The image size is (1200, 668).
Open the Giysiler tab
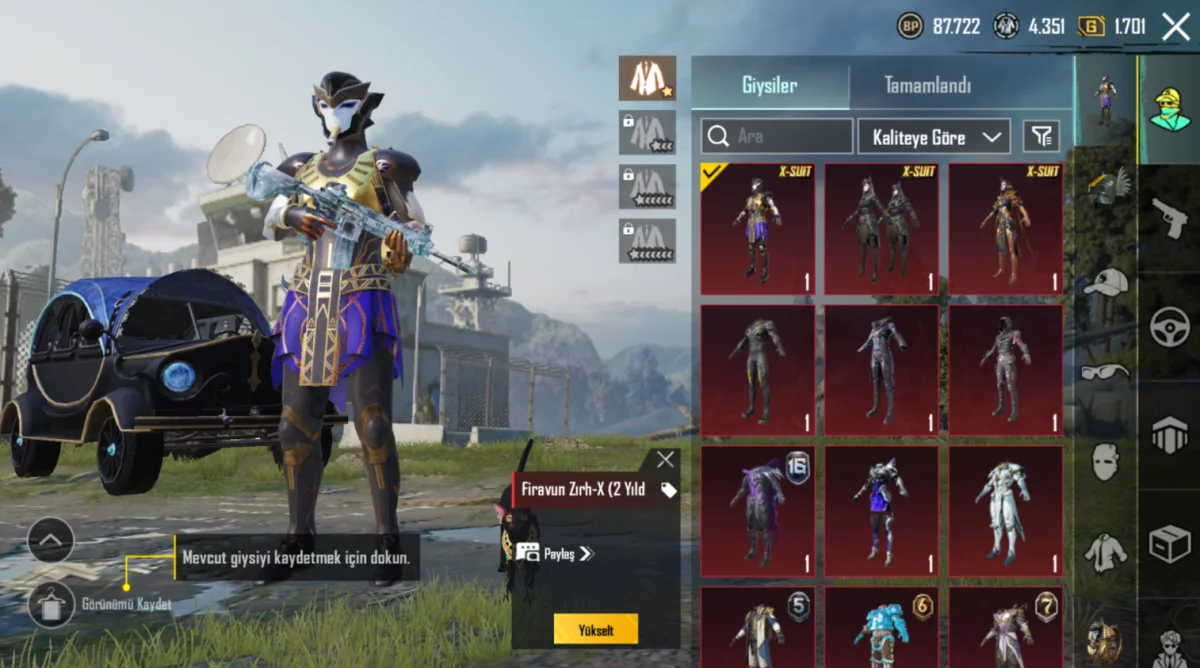pos(769,86)
